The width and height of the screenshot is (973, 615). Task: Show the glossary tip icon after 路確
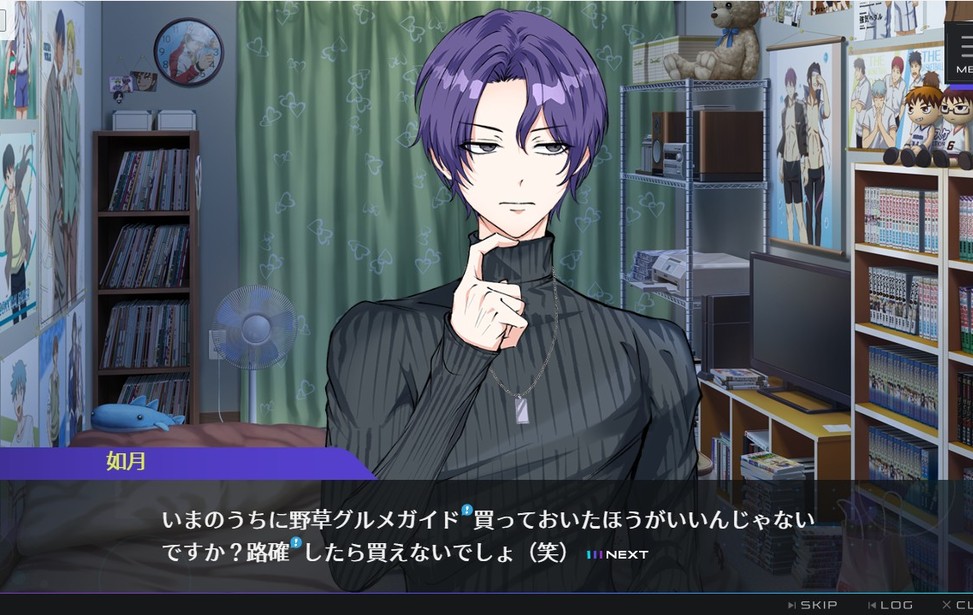(x=296, y=544)
